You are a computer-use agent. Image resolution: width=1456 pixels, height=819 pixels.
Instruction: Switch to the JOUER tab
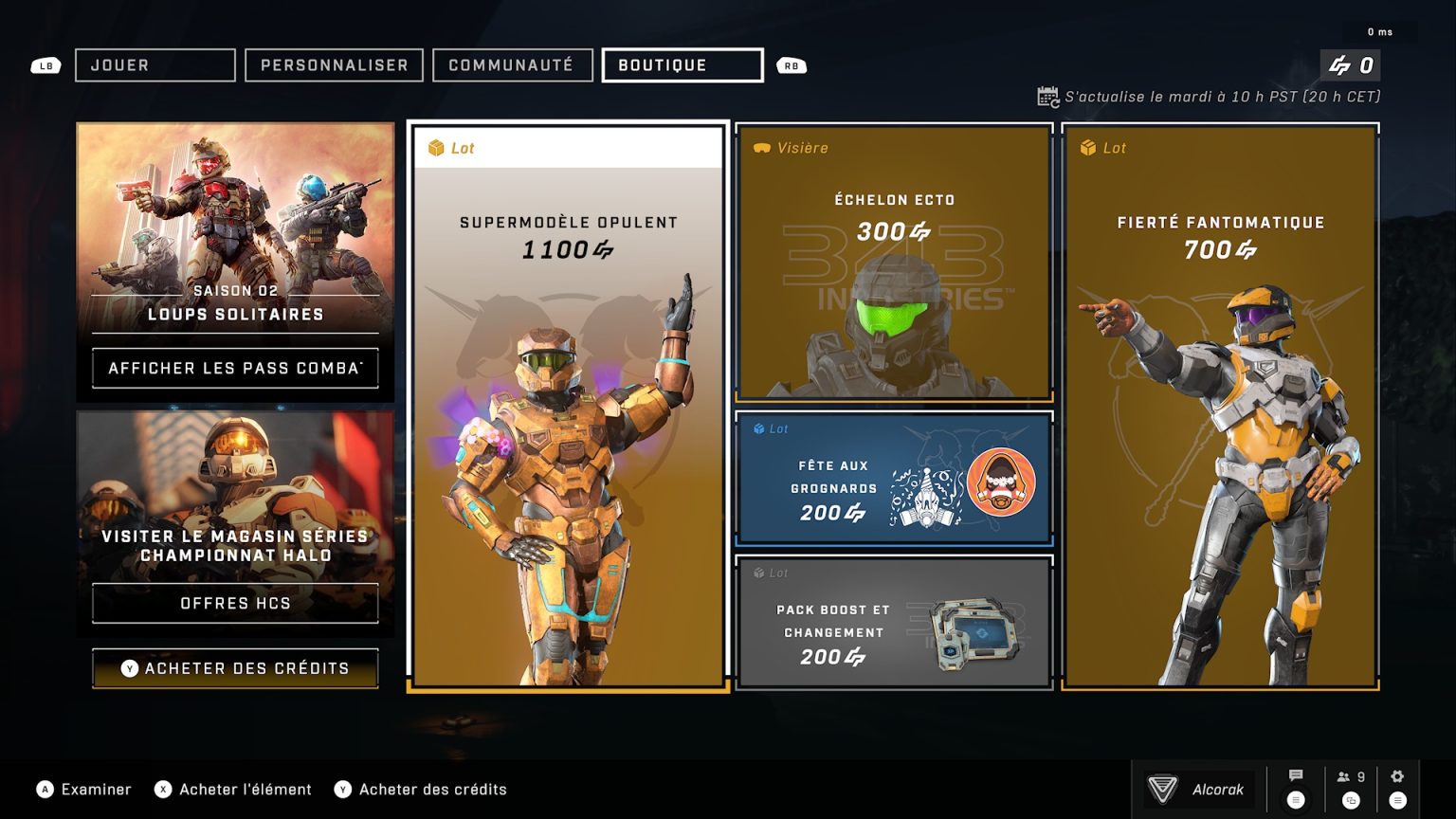(x=155, y=65)
